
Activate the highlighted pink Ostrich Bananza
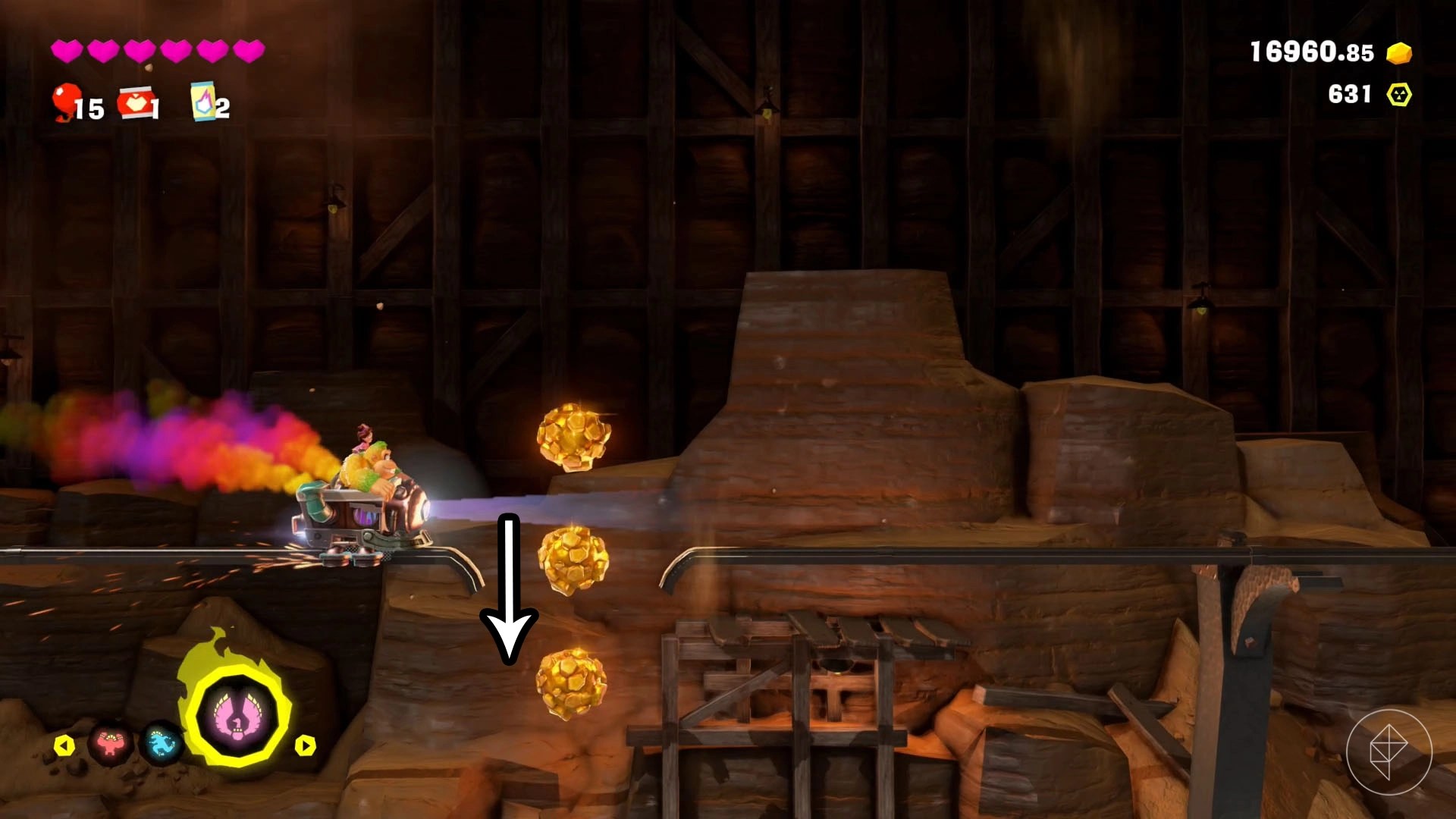pos(238,716)
